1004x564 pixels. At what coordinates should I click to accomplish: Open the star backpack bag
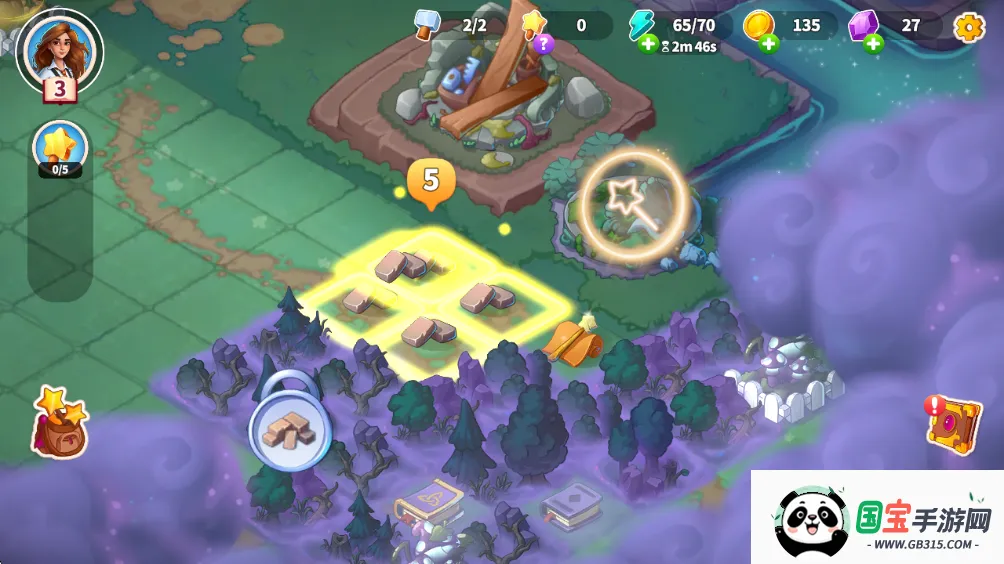click(59, 421)
